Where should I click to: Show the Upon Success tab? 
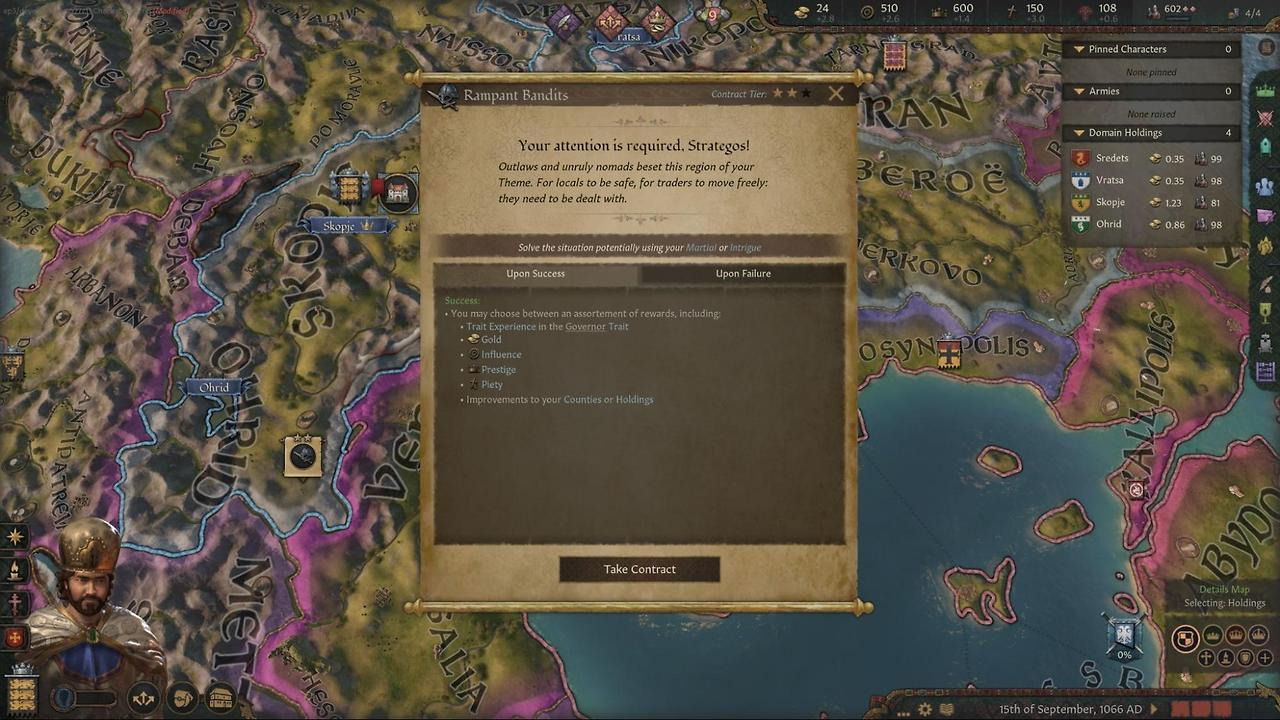tap(535, 273)
